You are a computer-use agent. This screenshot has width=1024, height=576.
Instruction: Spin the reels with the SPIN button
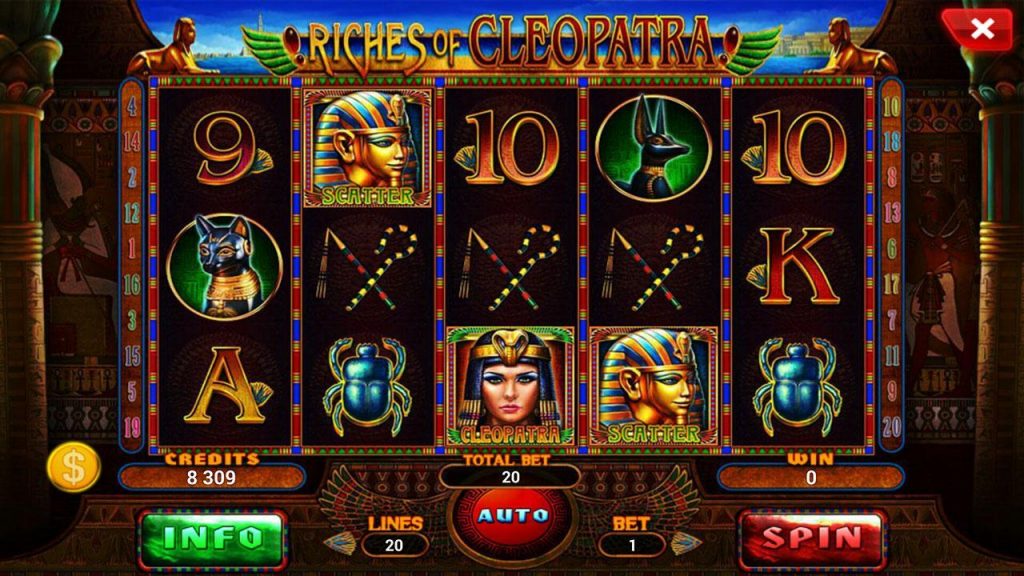click(812, 537)
